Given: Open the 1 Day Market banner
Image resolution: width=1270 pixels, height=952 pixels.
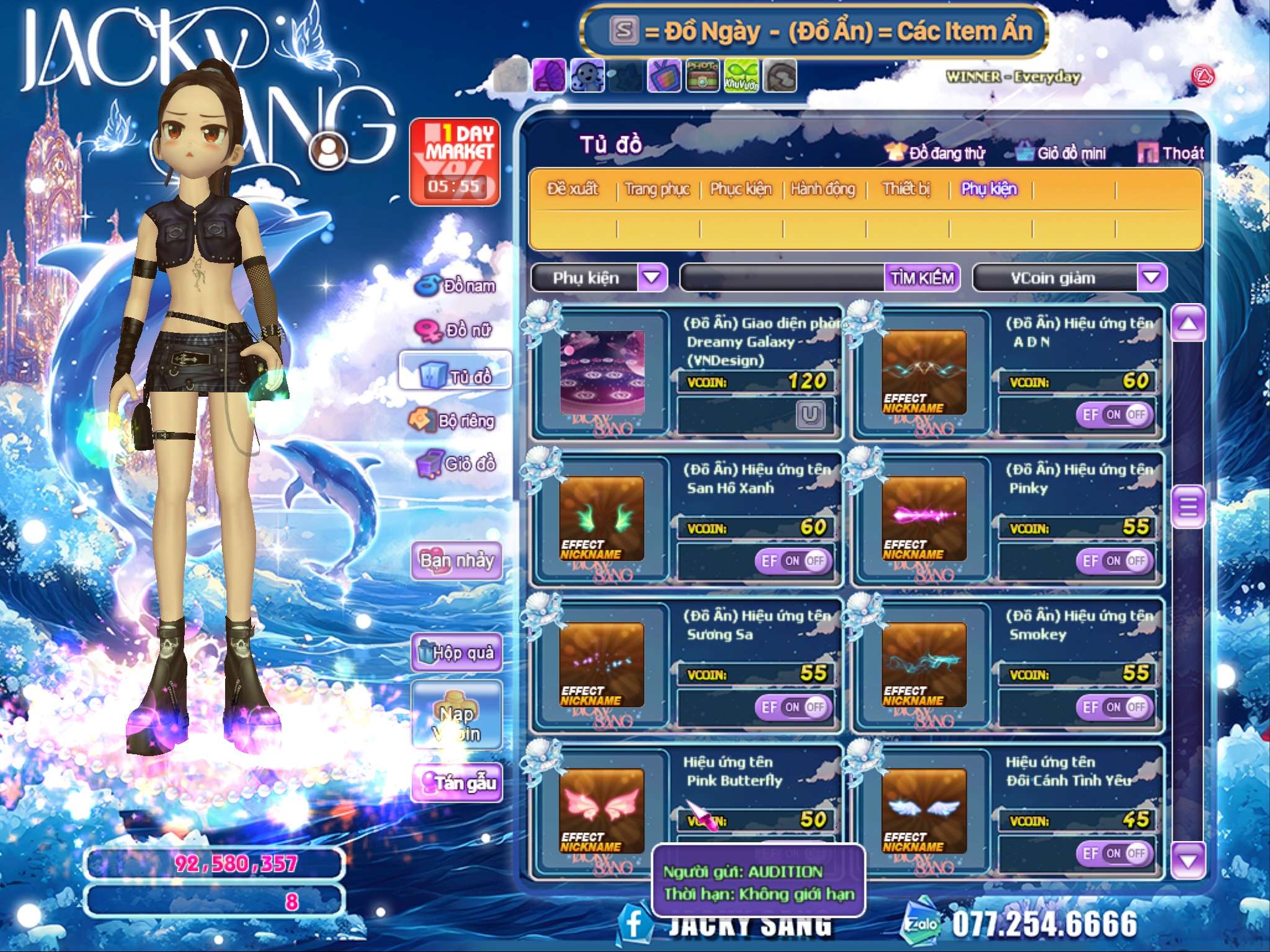Looking at the screenshot, I should point(455,161).
